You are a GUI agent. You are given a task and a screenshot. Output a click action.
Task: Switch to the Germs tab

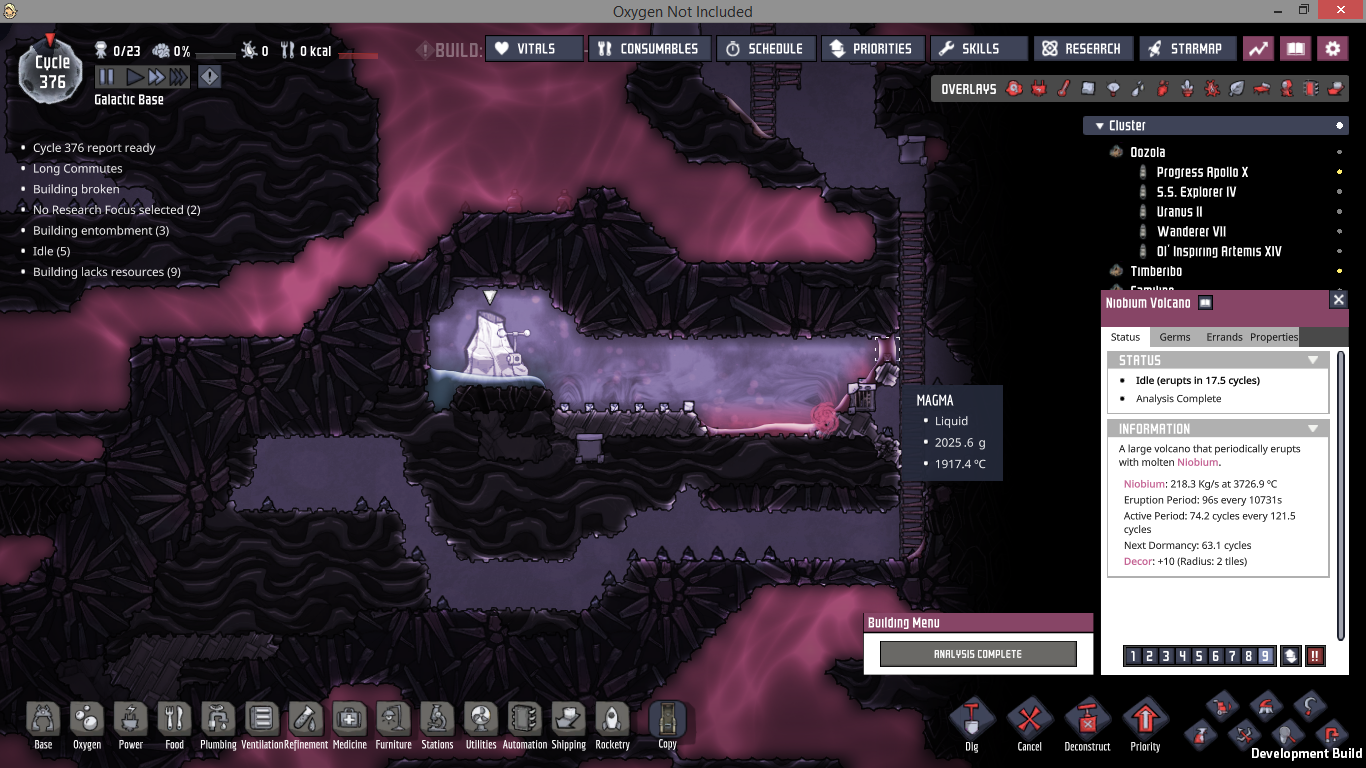[x=1175, y=337]
